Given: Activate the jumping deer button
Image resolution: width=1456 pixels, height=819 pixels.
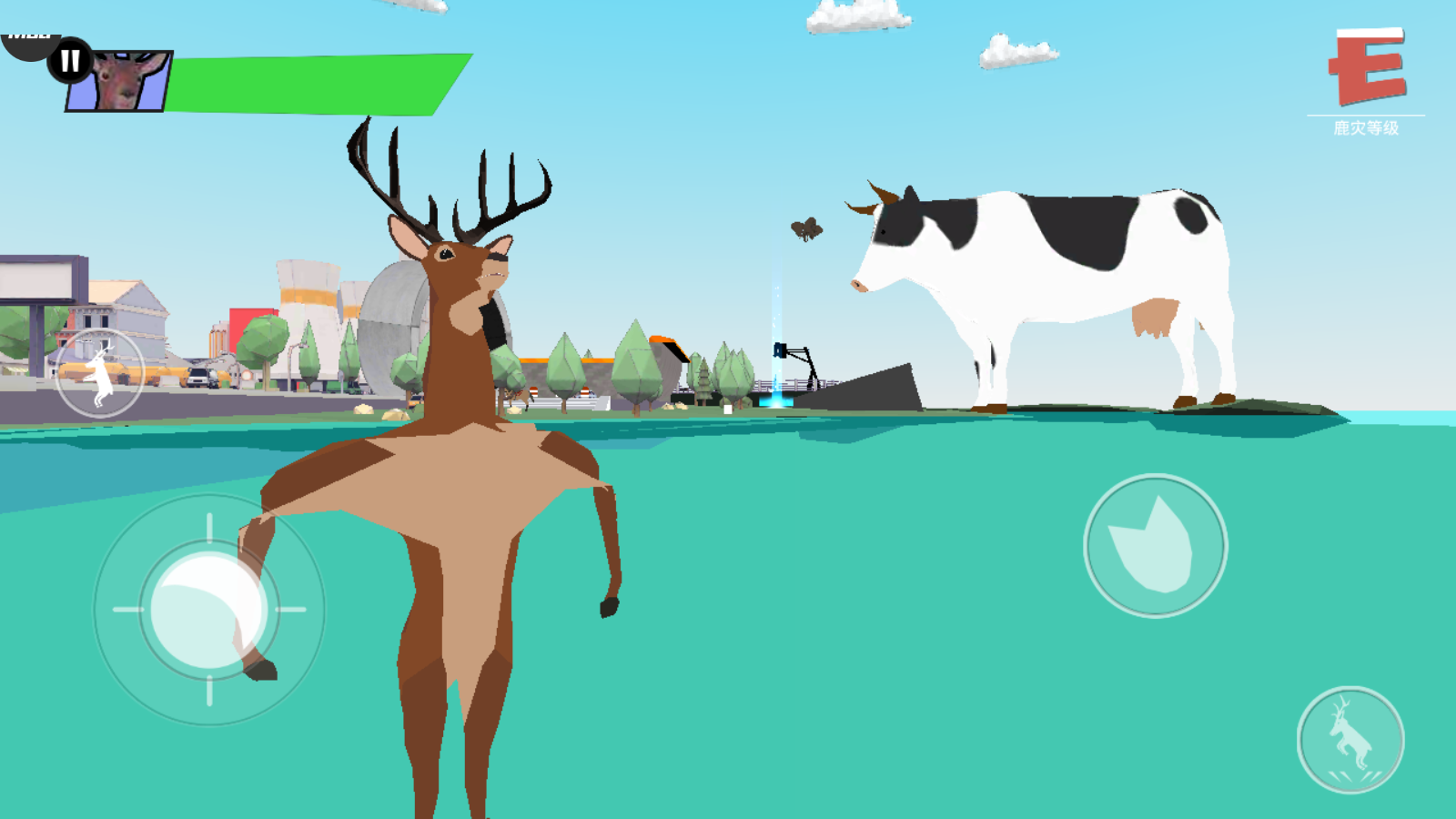Looking at the screenshot, I should click(x=1350, y=740).
